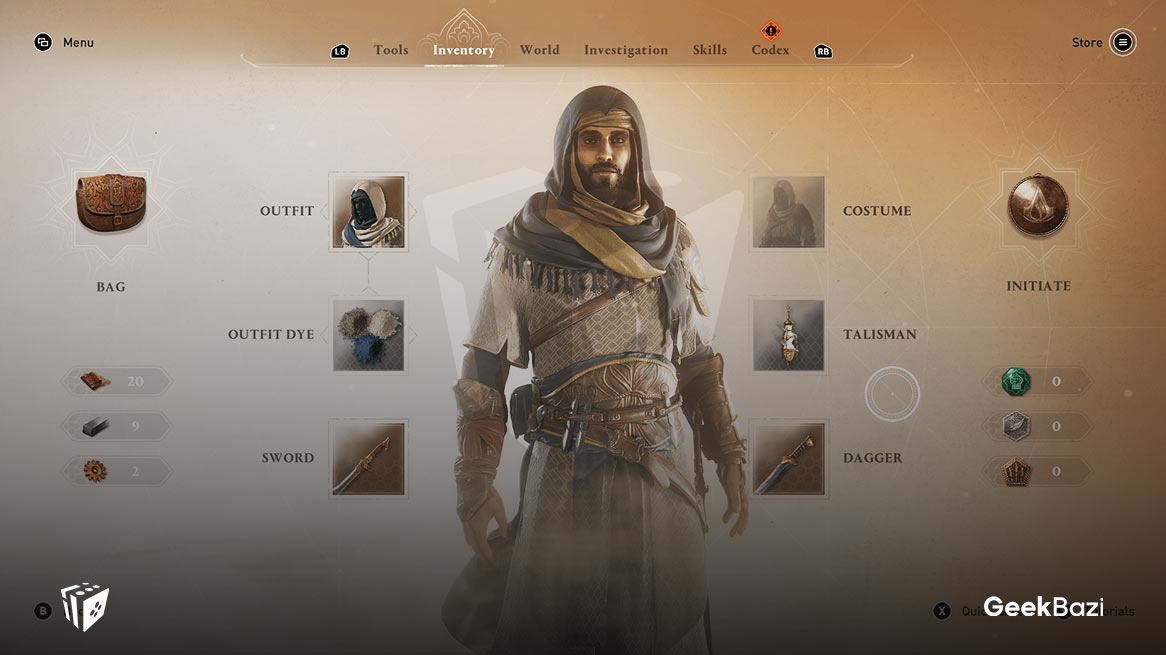The height and width of the screenshot is (655, 1166).
Task: Open the Codex tab
Action: tap(770, 50)
